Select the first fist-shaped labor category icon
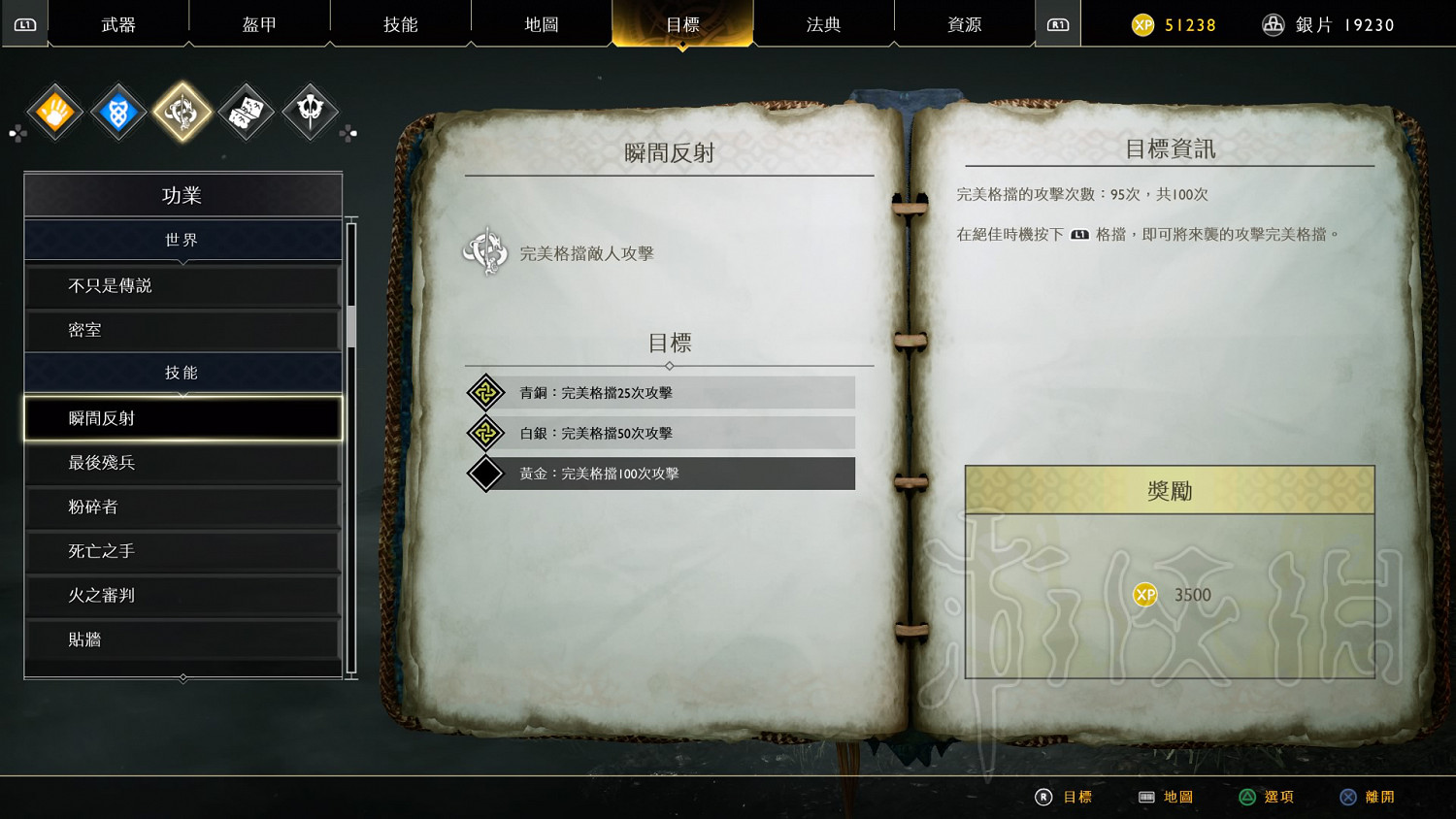1456x819 pixels. pyautogui.click(x=53, y=112)
